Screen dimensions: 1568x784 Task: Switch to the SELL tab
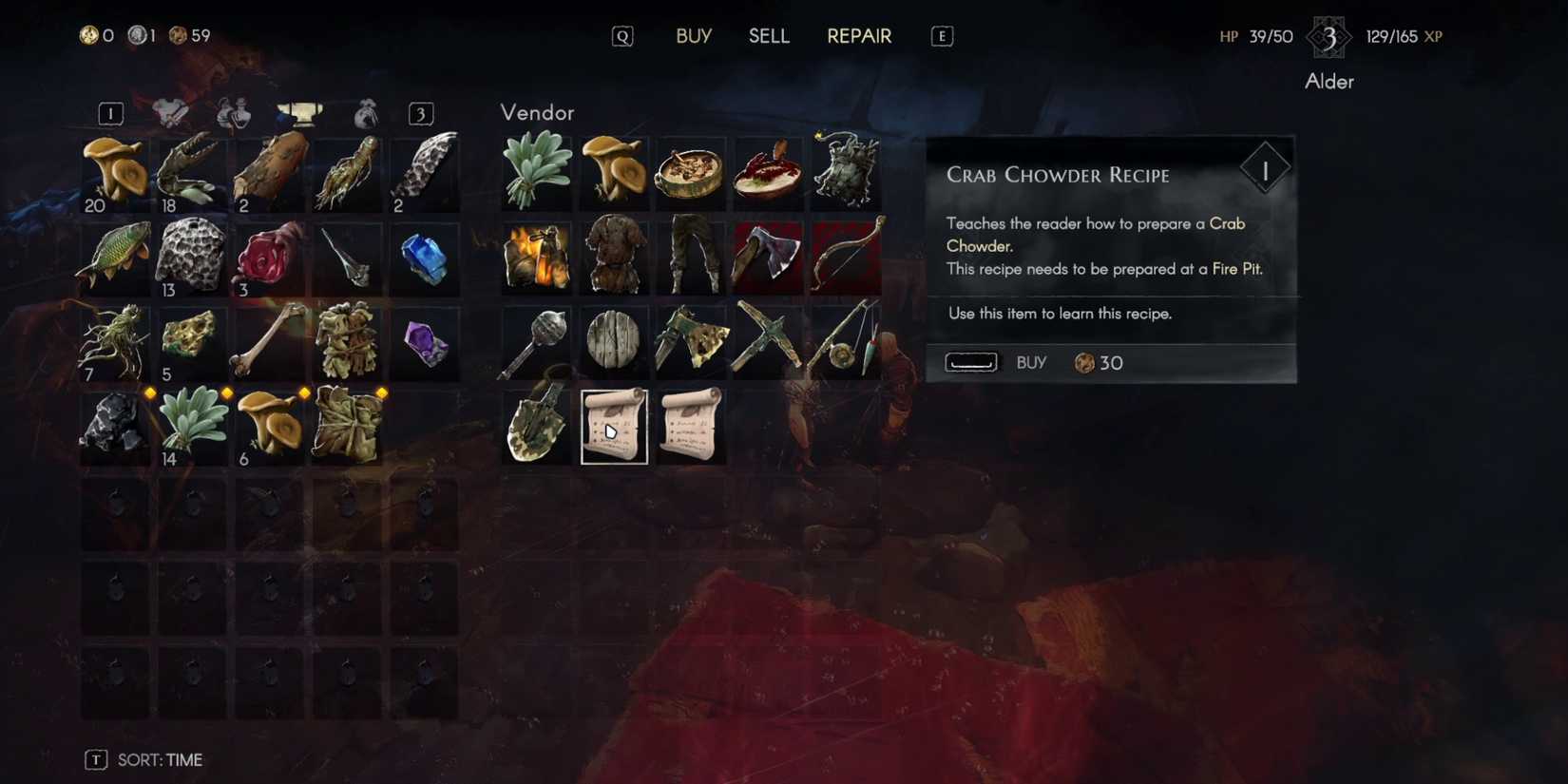(769, 36)
